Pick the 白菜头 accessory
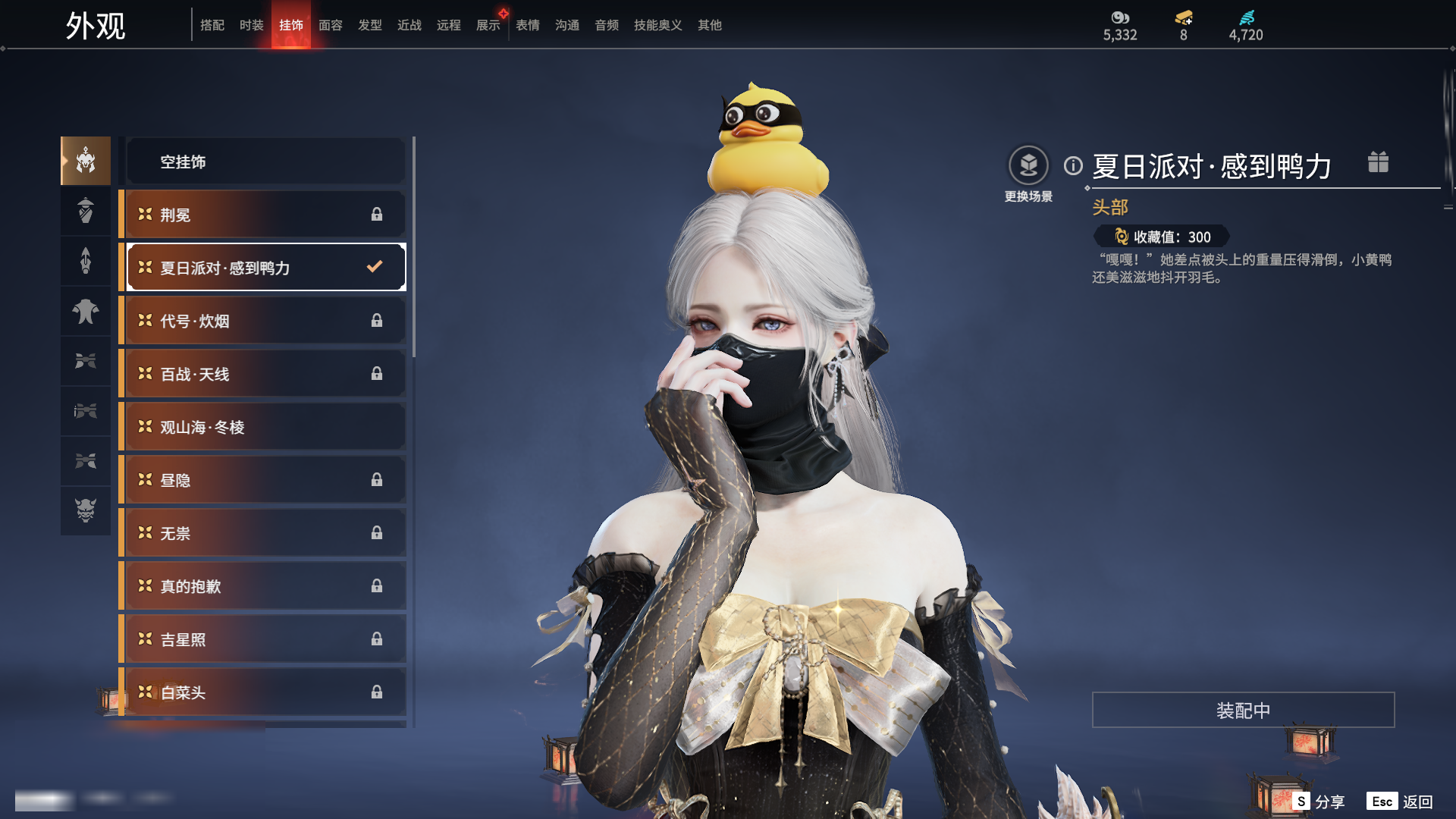Screen dimensions: 1456x819 click(x=265, y=692)
